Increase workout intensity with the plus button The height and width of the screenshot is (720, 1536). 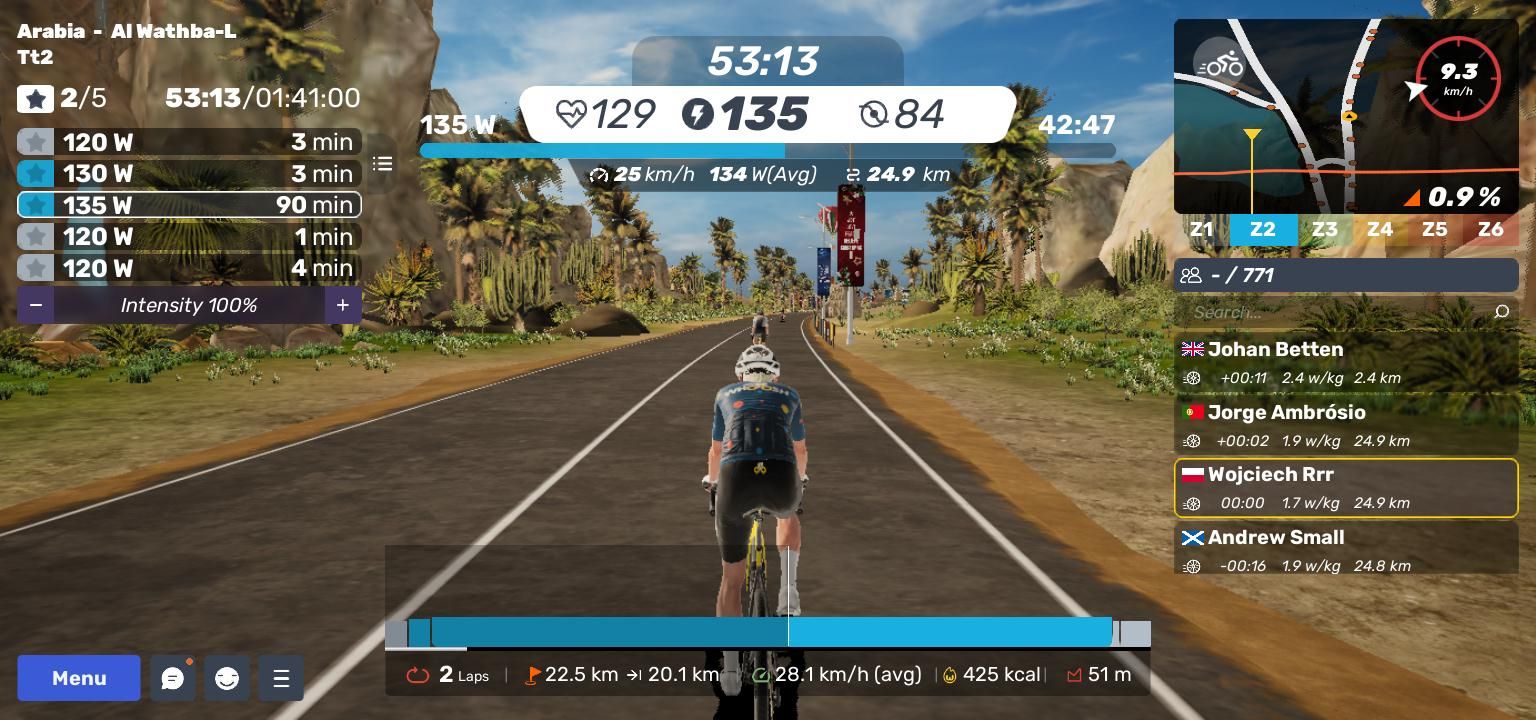point(342,305)
